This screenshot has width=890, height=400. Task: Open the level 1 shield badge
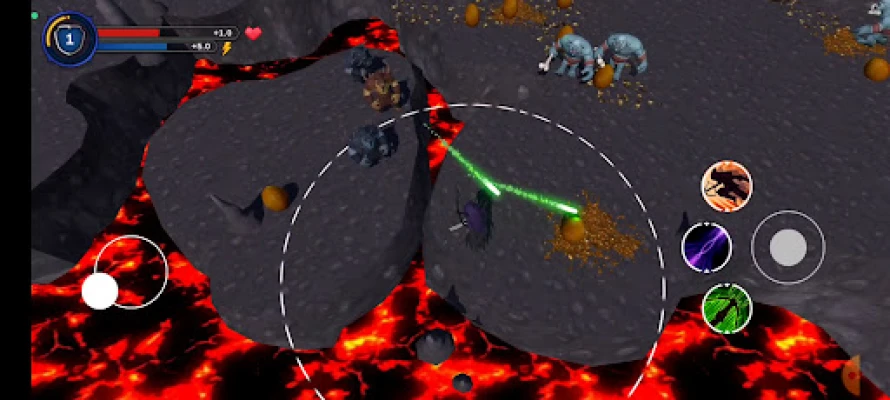tap(69, 39)
